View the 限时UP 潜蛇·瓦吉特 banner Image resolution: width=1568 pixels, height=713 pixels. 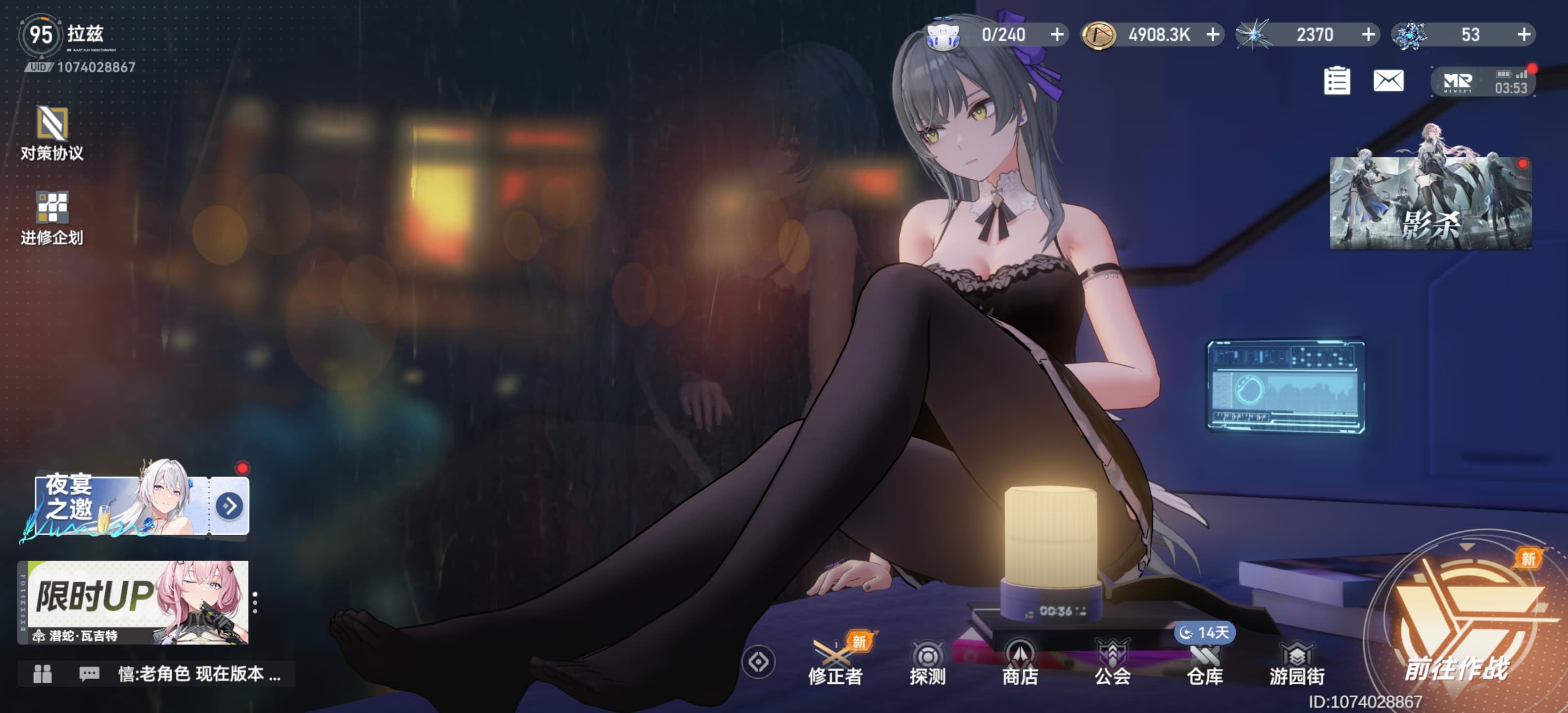click(135, 602)
